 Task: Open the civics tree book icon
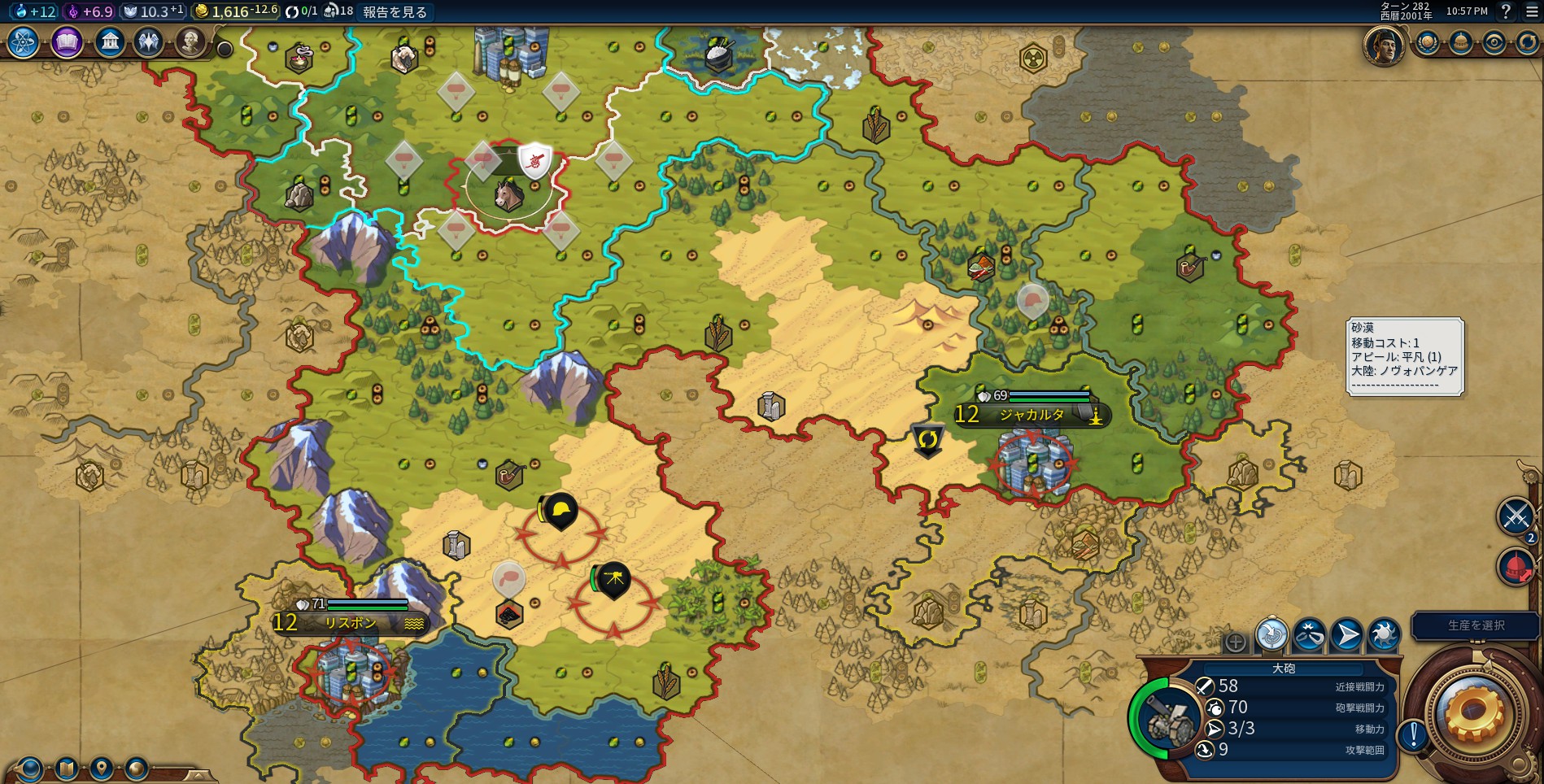pos(67,42)
